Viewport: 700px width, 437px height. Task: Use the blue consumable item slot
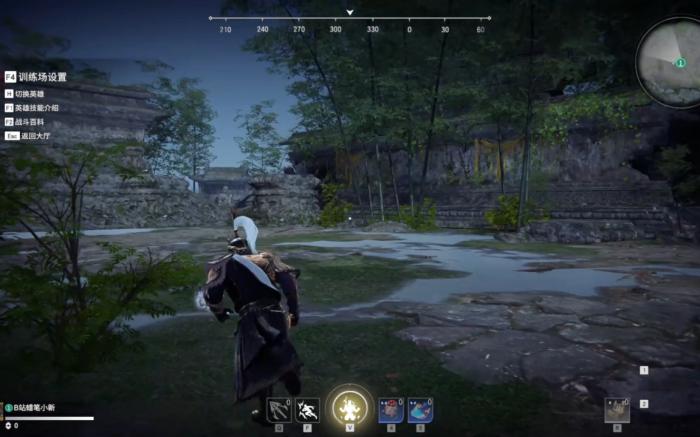tap(420, 409)
